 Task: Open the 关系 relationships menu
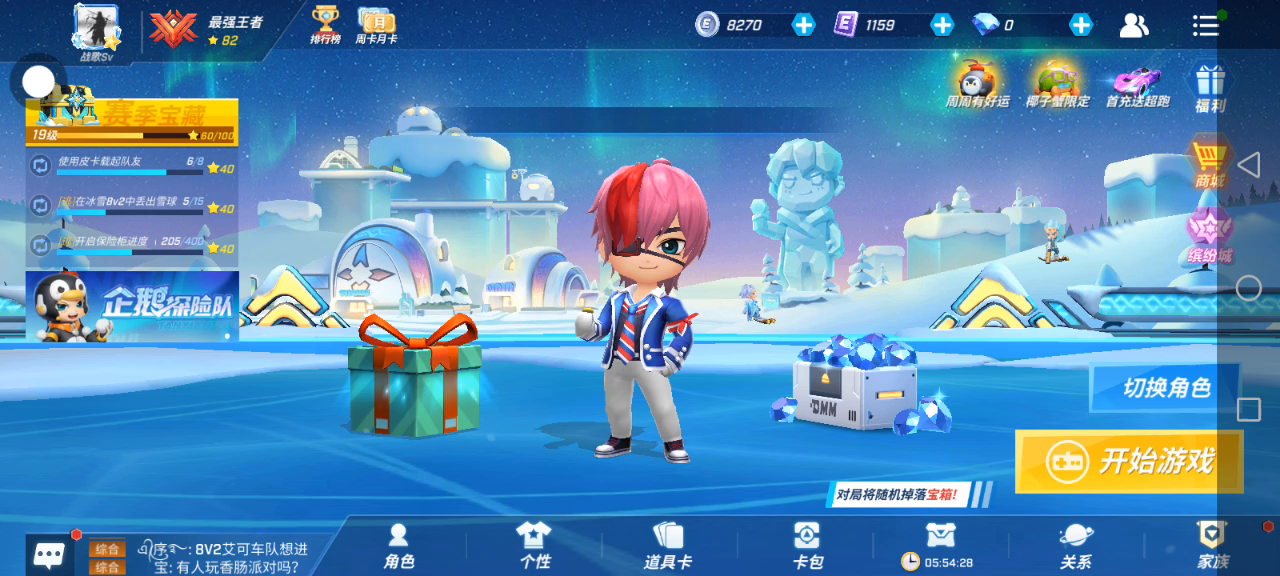click(x=1076, y=546)
